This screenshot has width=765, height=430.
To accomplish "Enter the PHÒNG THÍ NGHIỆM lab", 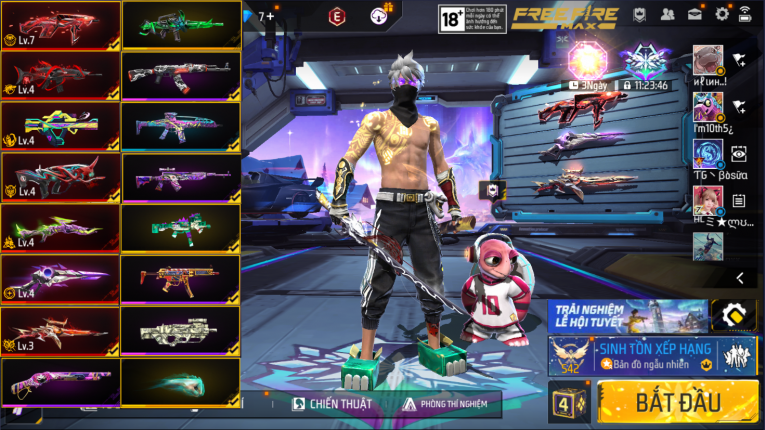I will tap(446, 404).
